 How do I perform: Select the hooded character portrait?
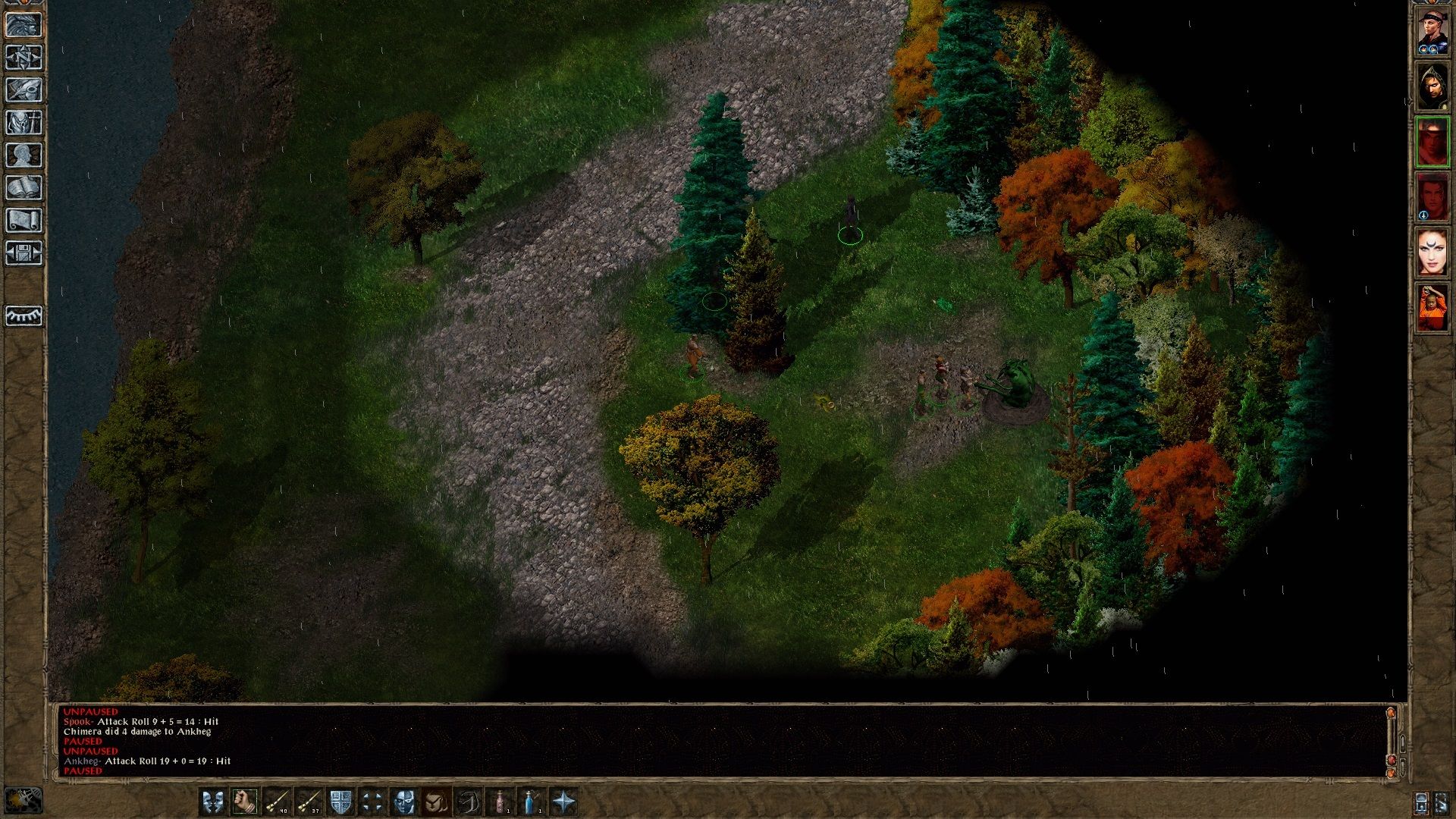pyautogui.click(x=1432, y=87)
